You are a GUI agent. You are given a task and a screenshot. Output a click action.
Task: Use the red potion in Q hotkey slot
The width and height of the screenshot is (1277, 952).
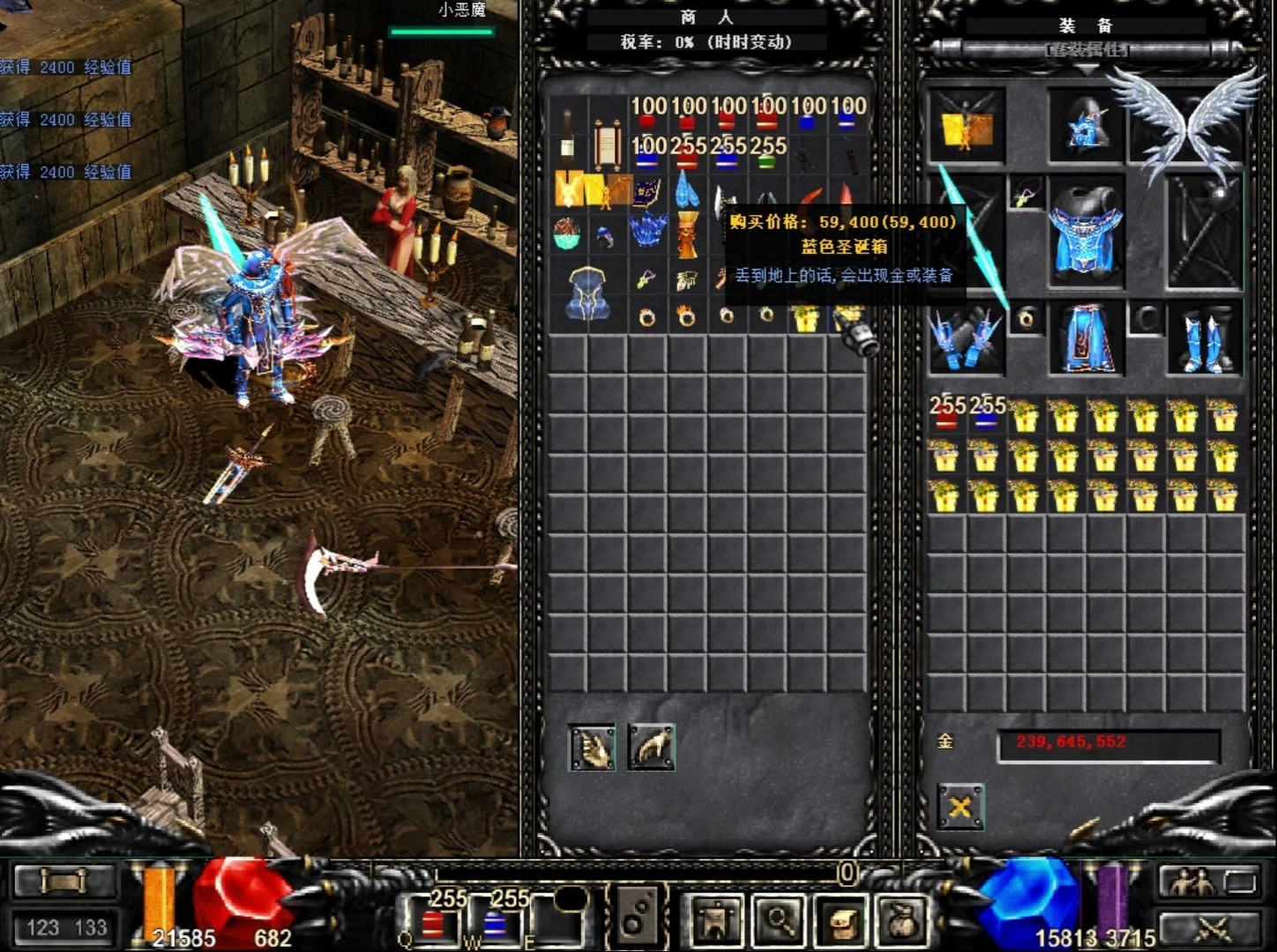click(432, 924)
